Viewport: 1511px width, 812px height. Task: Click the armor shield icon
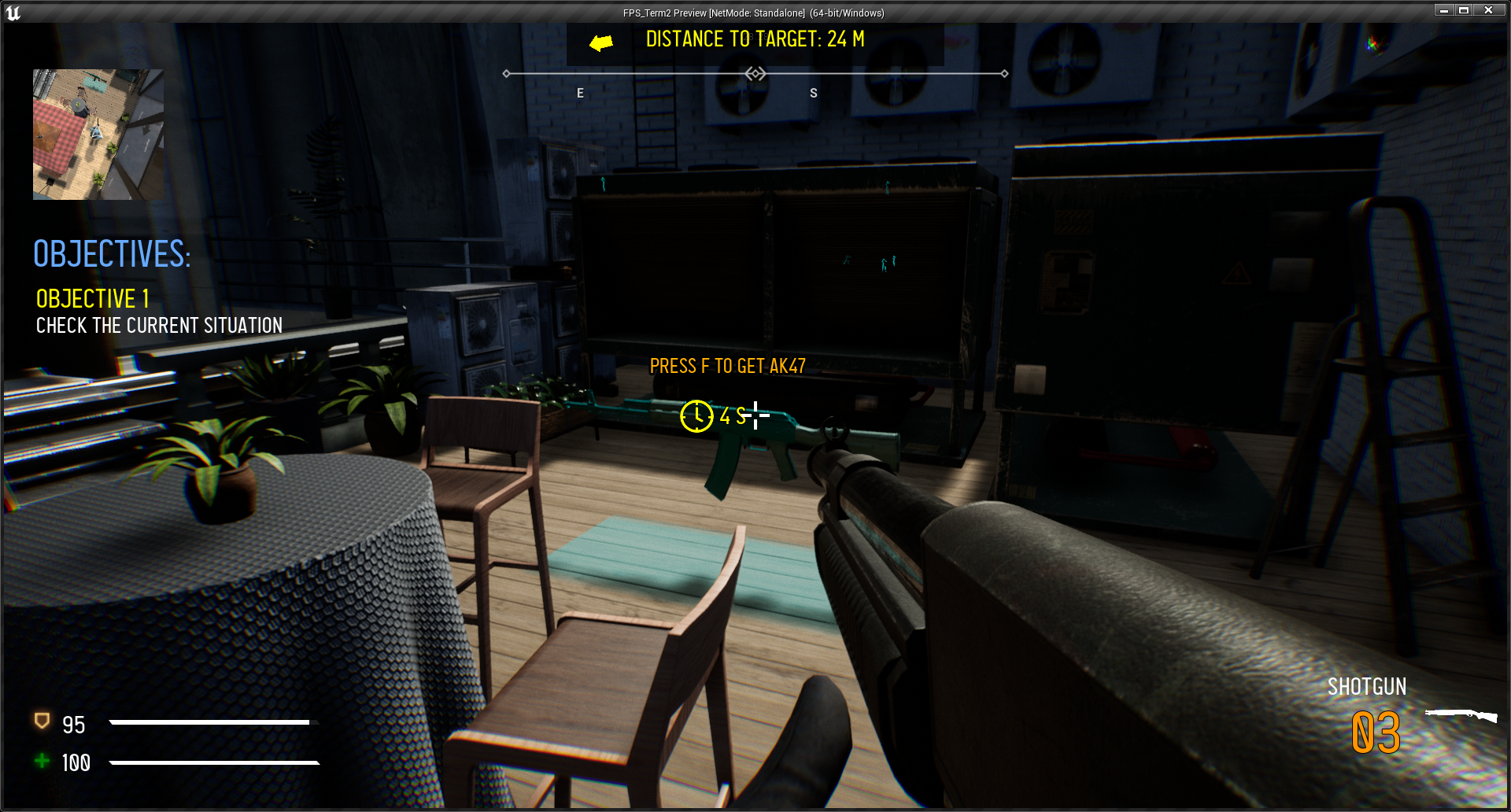42,721
